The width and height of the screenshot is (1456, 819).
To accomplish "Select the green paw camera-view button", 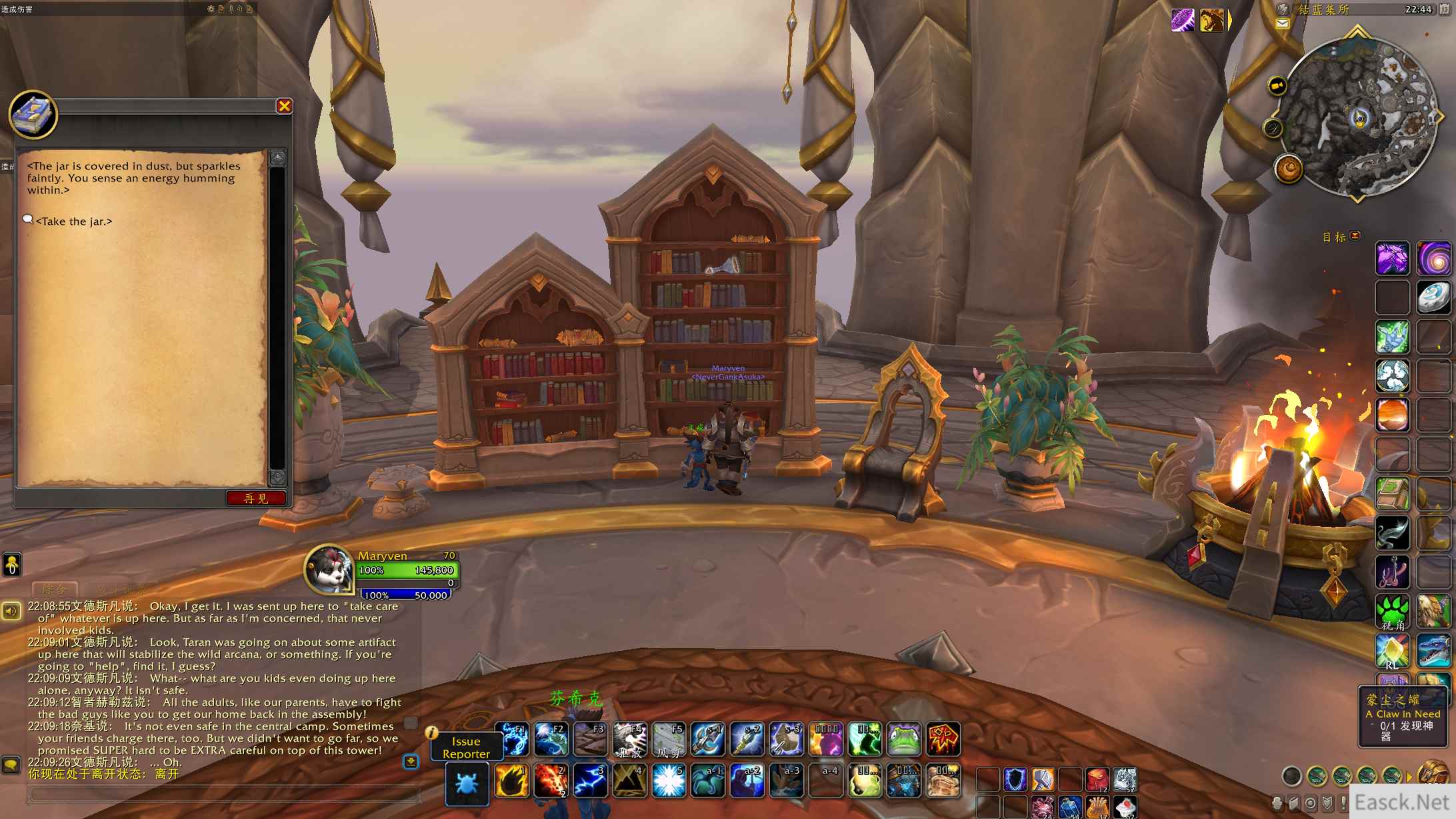I will [1393, 611].
